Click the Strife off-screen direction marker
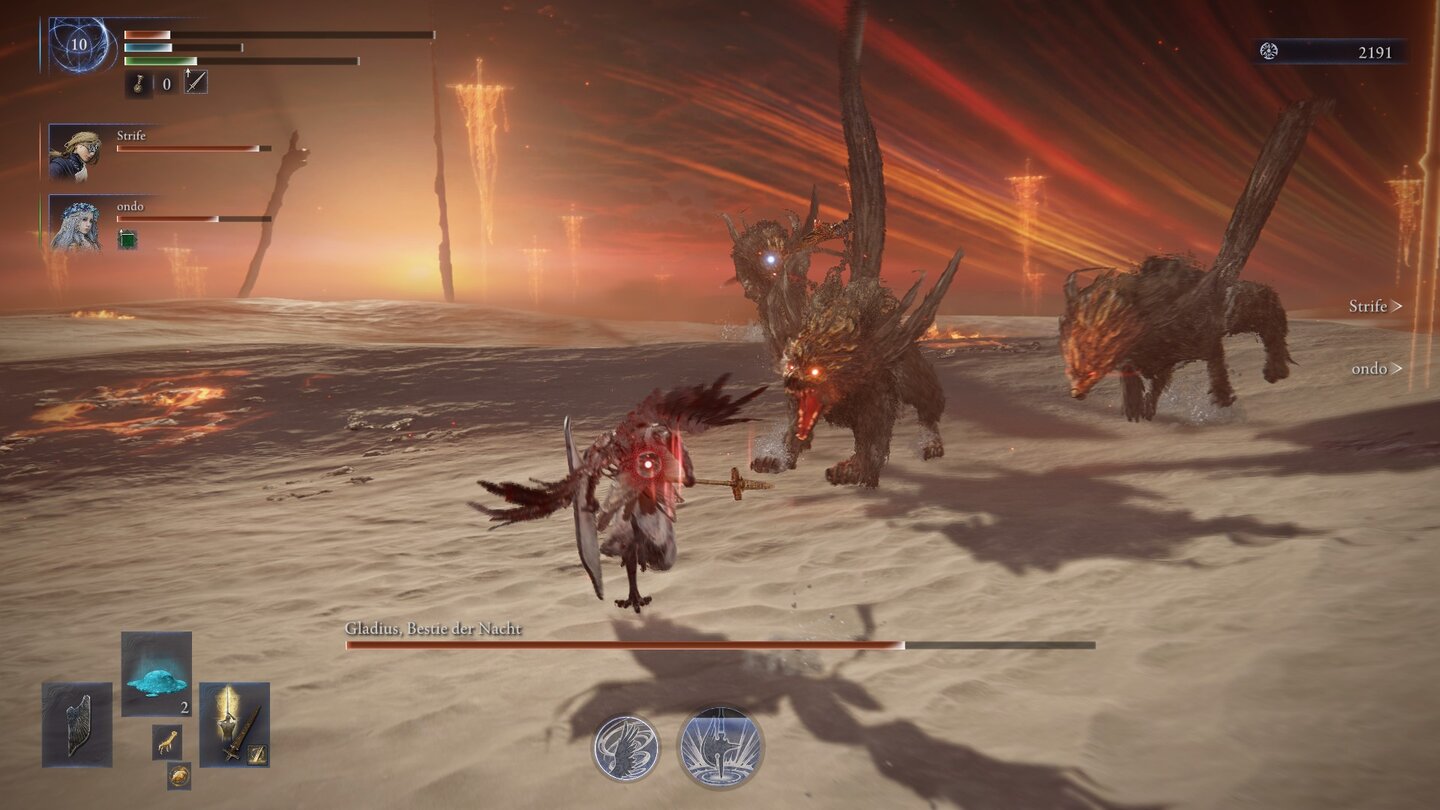The image size is (1440, 810). 1375,306
